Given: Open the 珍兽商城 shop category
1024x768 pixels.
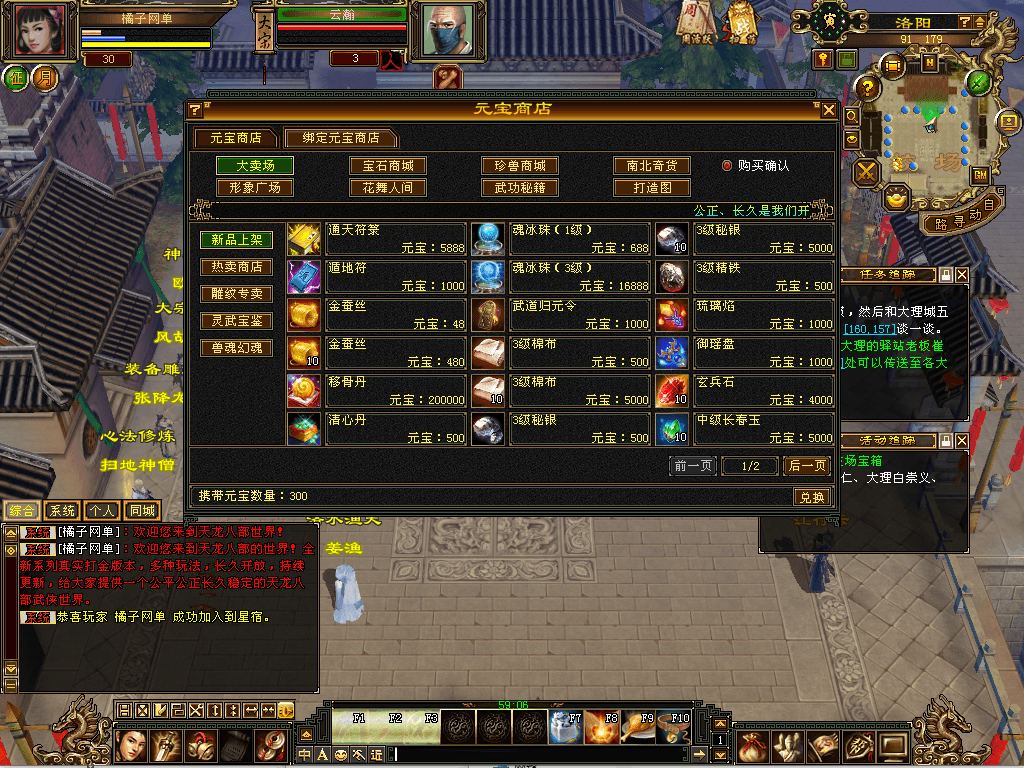Looking at the screenshot, I should point(520,166).
